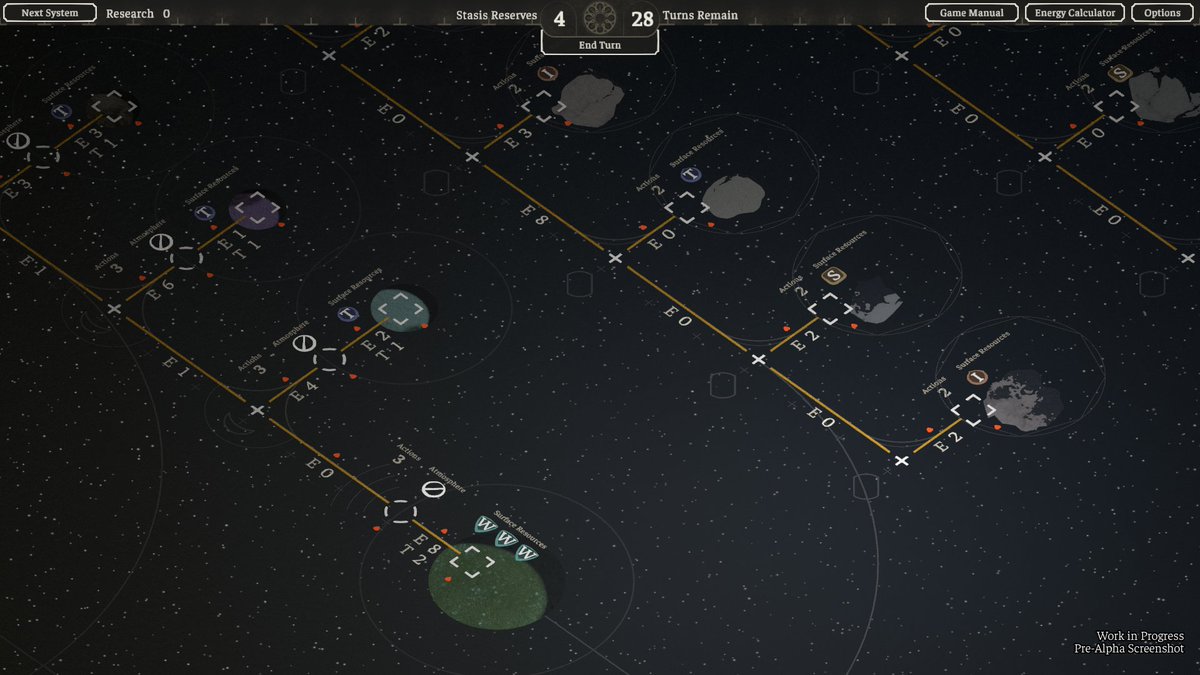
Task: Open the Game Manual
Action: pyautogui.click(x=971, y=13)
